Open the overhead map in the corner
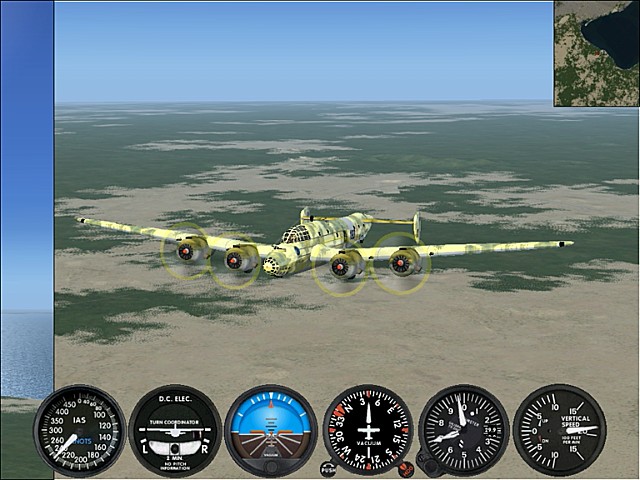 click(596, 53)
